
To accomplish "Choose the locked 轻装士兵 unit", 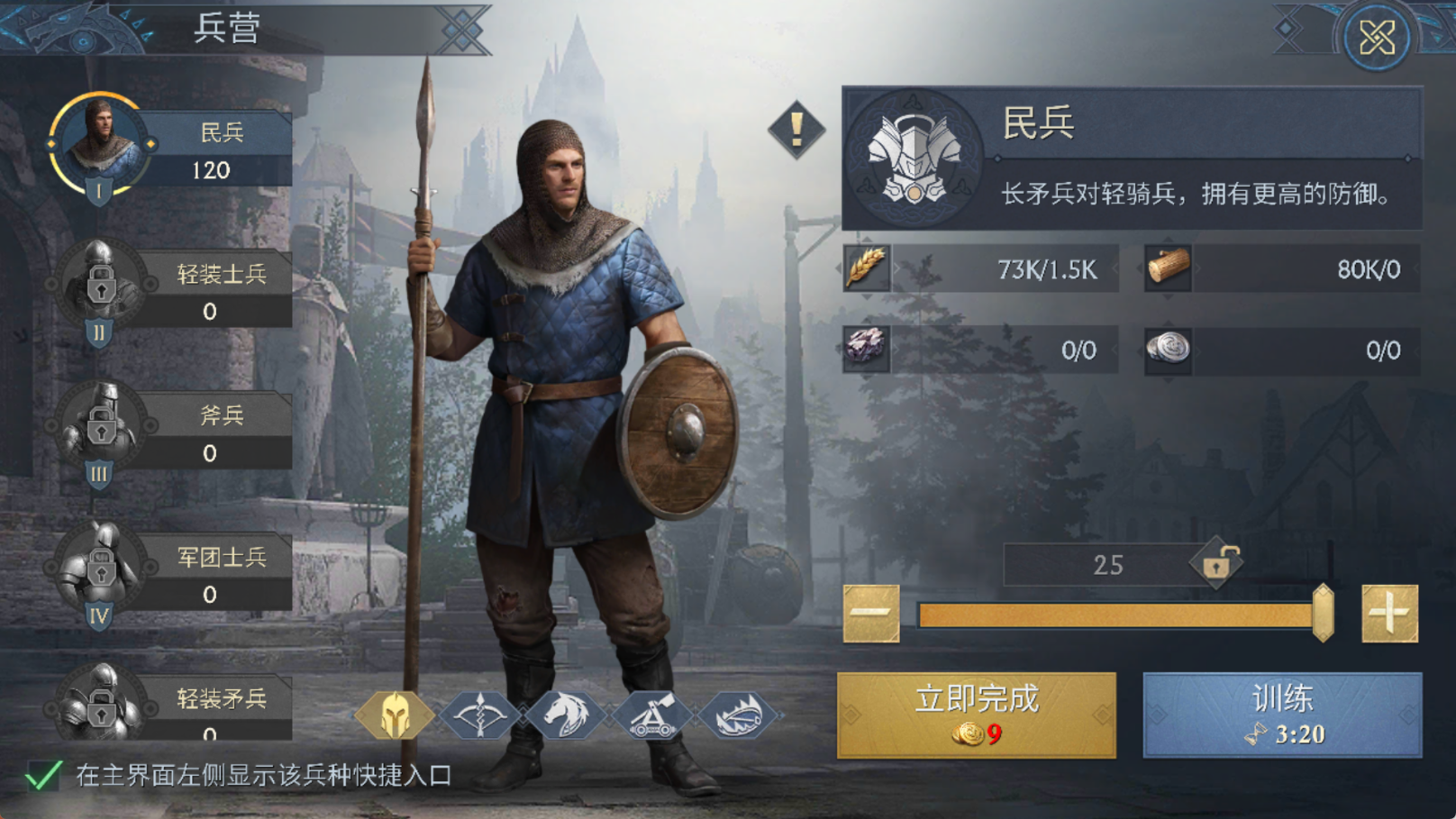I will pos(171,291).
